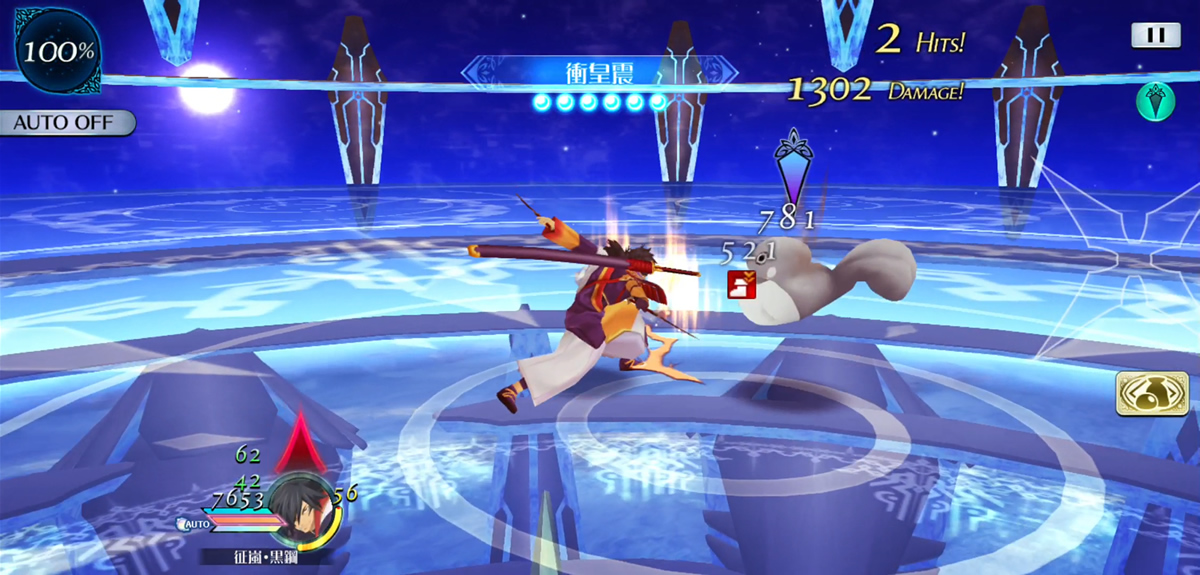This screenshot has width=1200, height=575.
Task: Pause the battle
Action: pos(1155,36)
